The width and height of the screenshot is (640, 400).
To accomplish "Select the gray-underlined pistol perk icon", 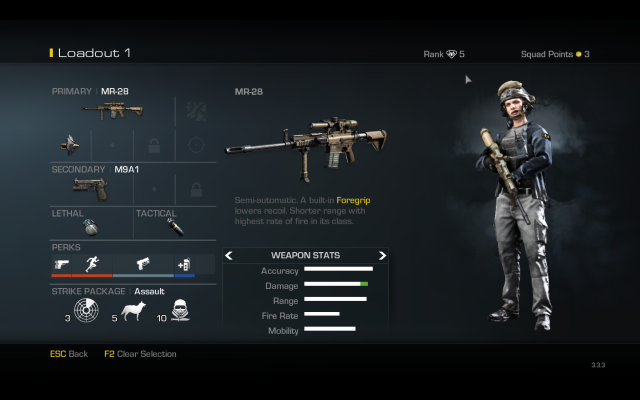I will [x=142, y=265].
